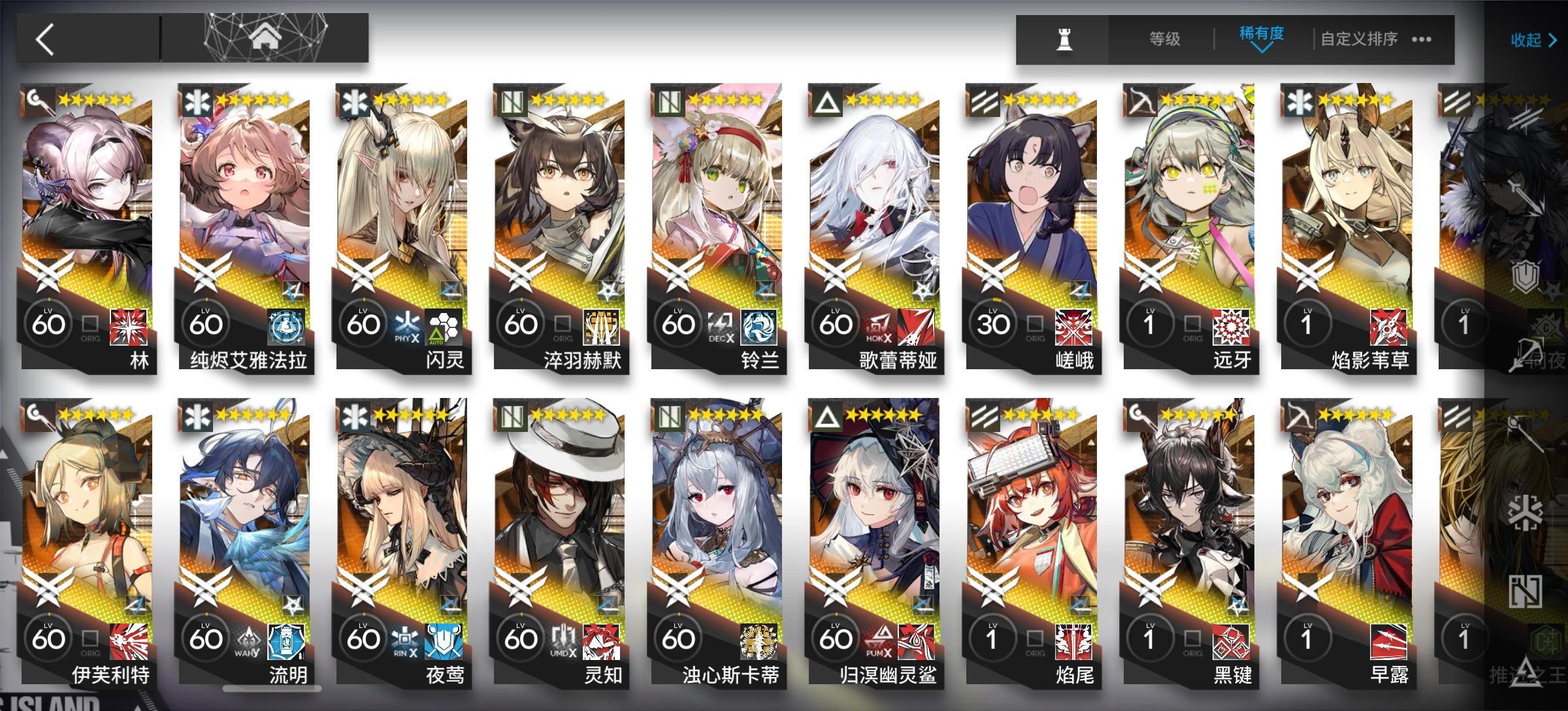Switch sorting to 等级 tab
Image resolution: width=1568 pixels, height=711 pixels.
1166,39
